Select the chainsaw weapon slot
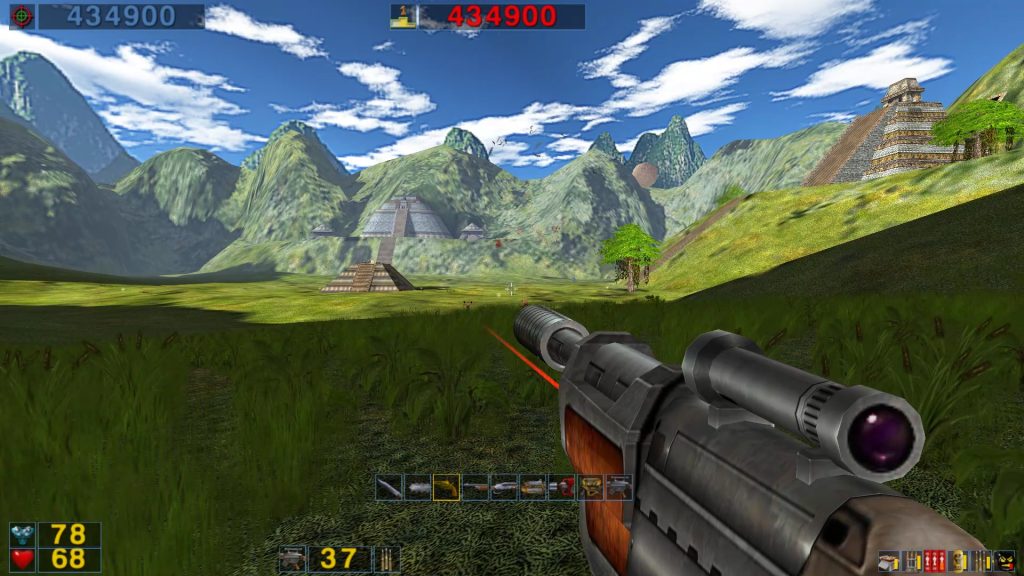1024x576 pixels. [418, 487]
